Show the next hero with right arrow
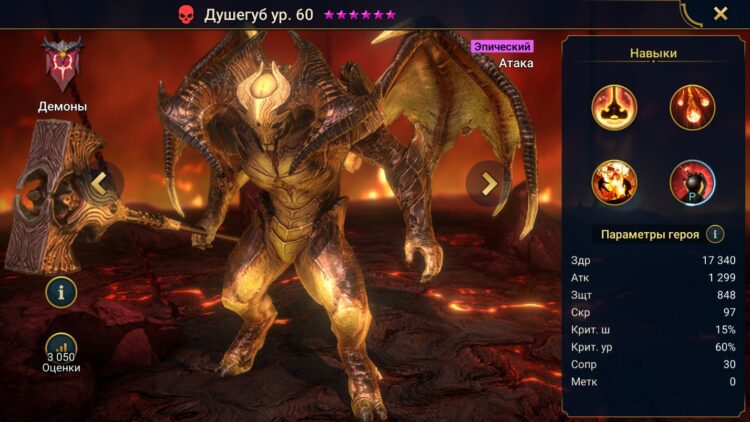Image resolution: width=750 pixels, height=422 pixels. point(488,182)
